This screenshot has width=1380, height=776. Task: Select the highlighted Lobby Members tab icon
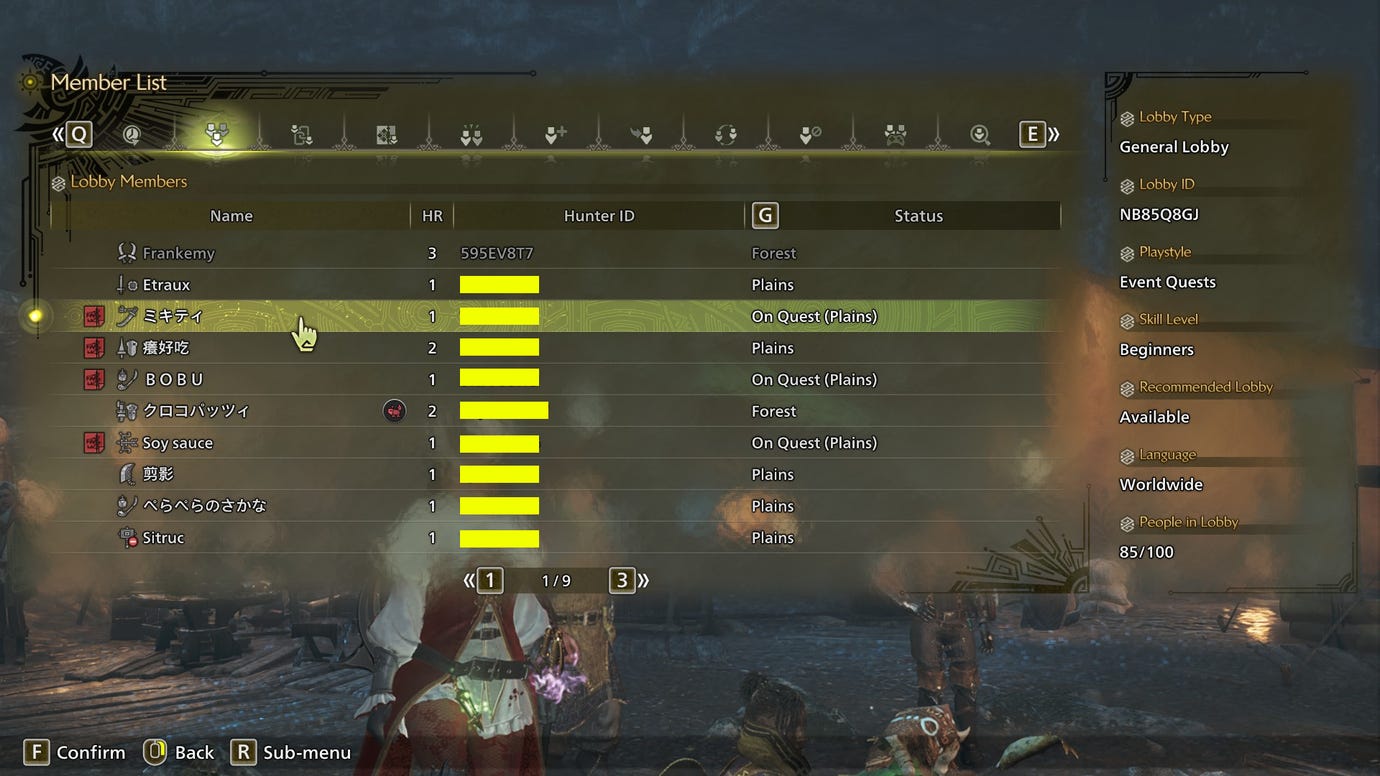tap(218, 133)
